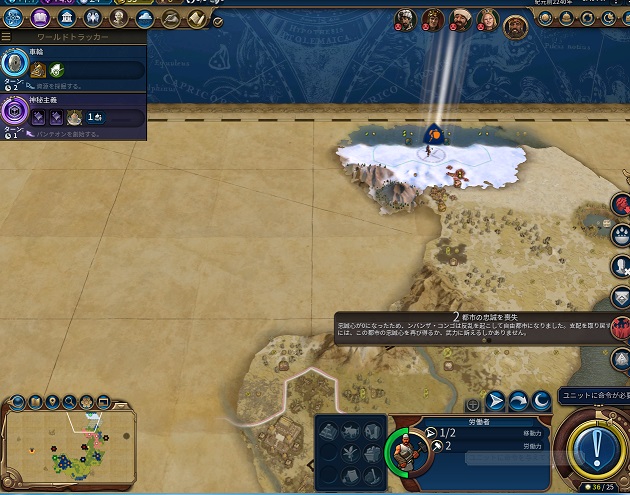Screen dimensions: 630x495
Task: Open the great people bust icon
Action: pos(118,18)
